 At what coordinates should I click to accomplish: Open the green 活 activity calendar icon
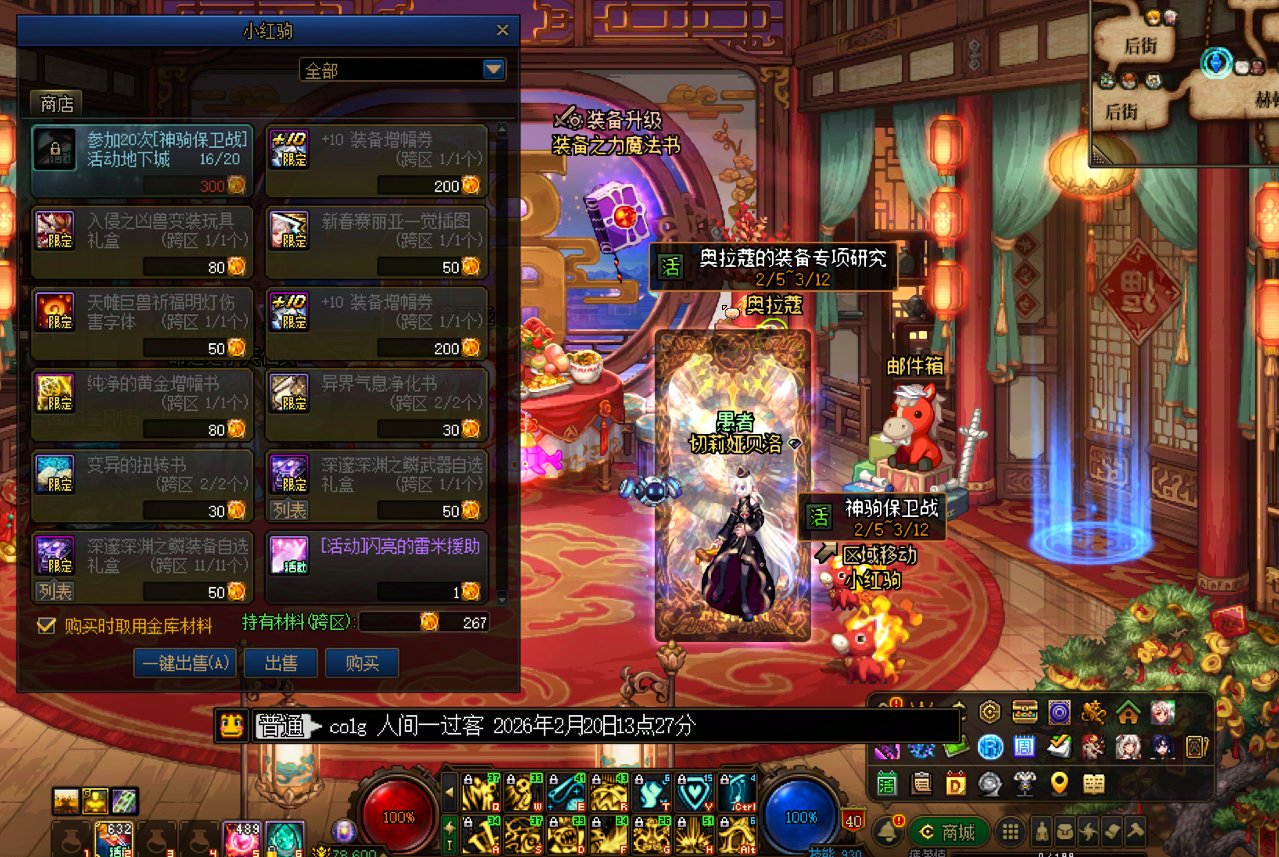coord(886,783)
